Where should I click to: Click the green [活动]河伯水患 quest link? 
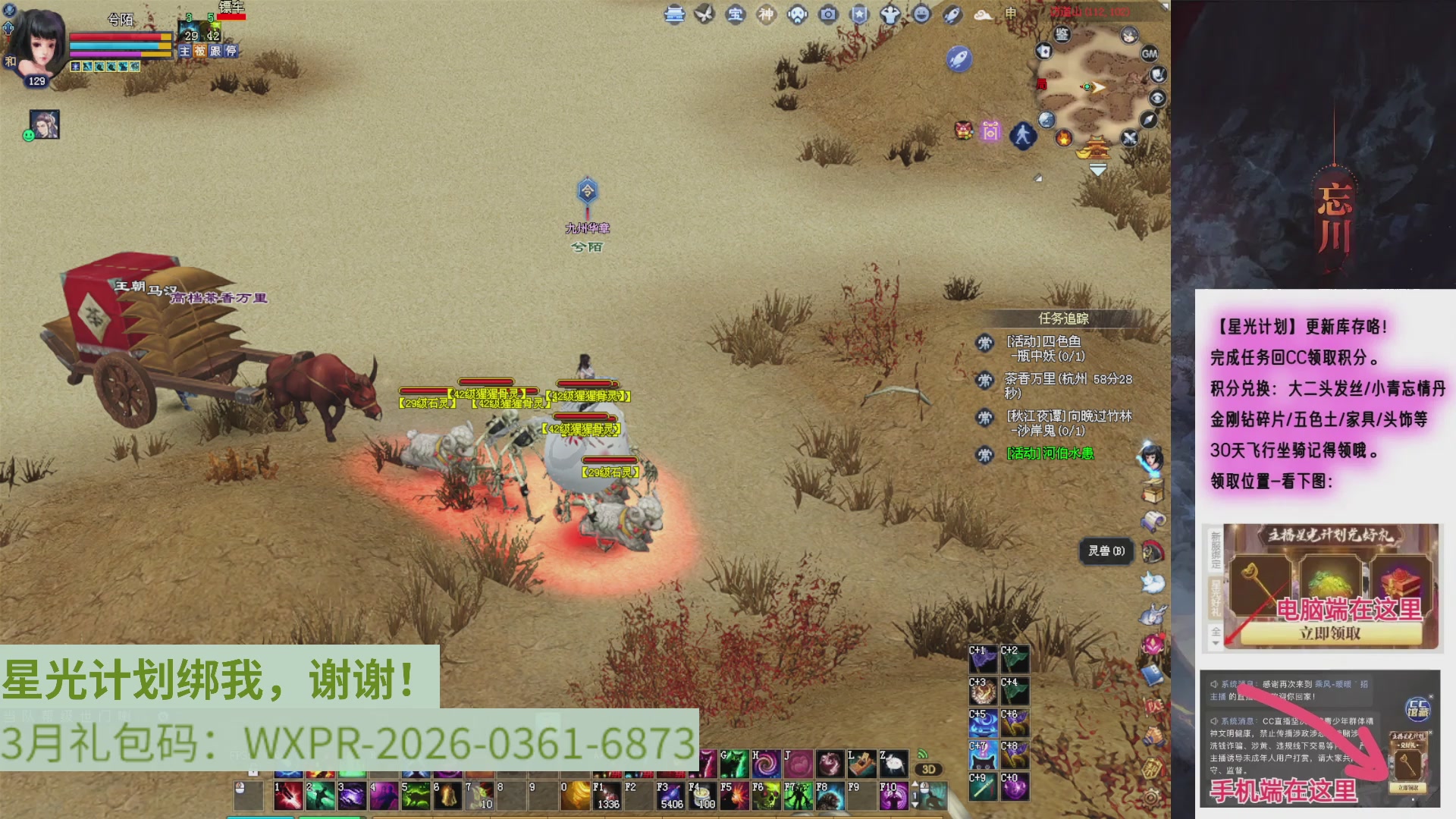(1051, 453)
